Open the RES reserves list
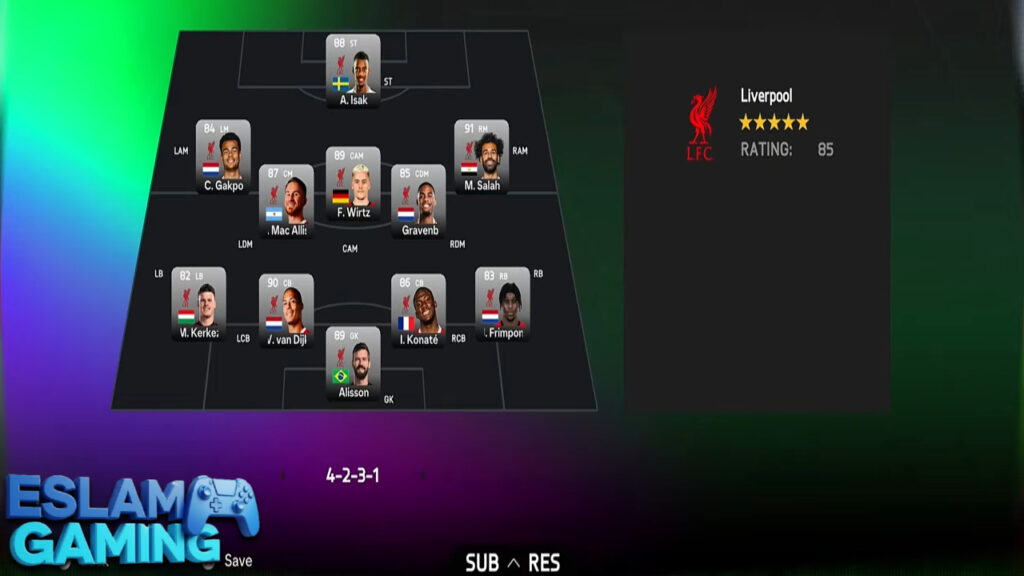Viewport: 1024px width, 576px height. 544,562
